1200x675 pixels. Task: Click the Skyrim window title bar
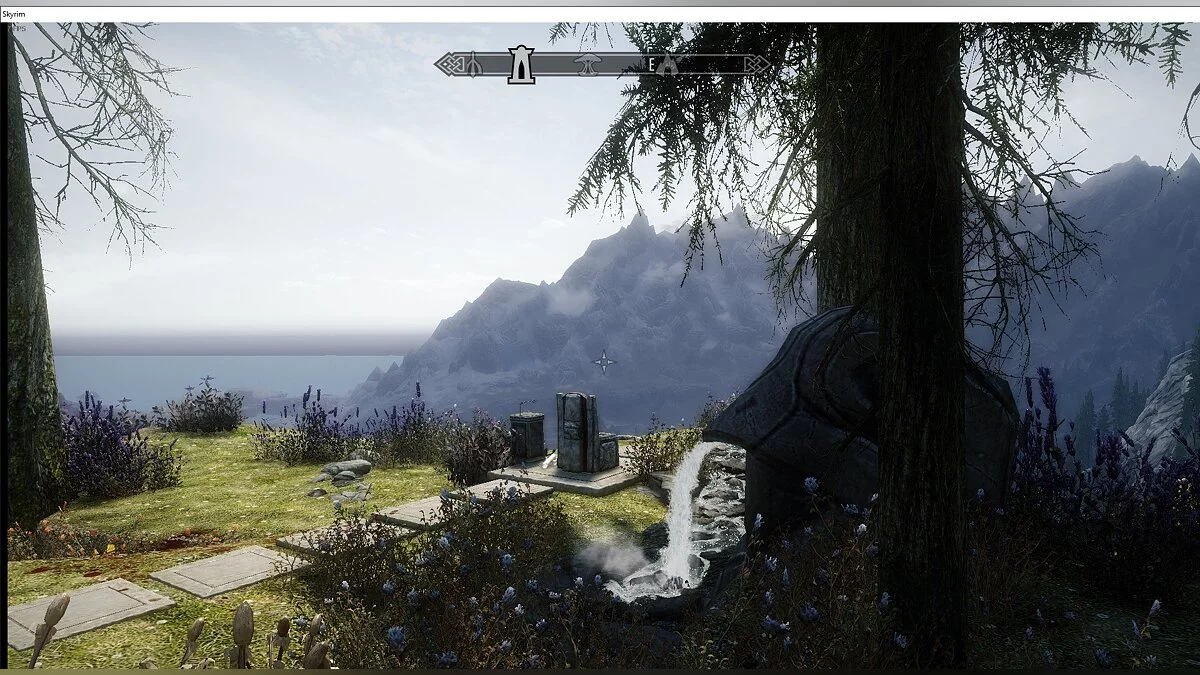600,10
